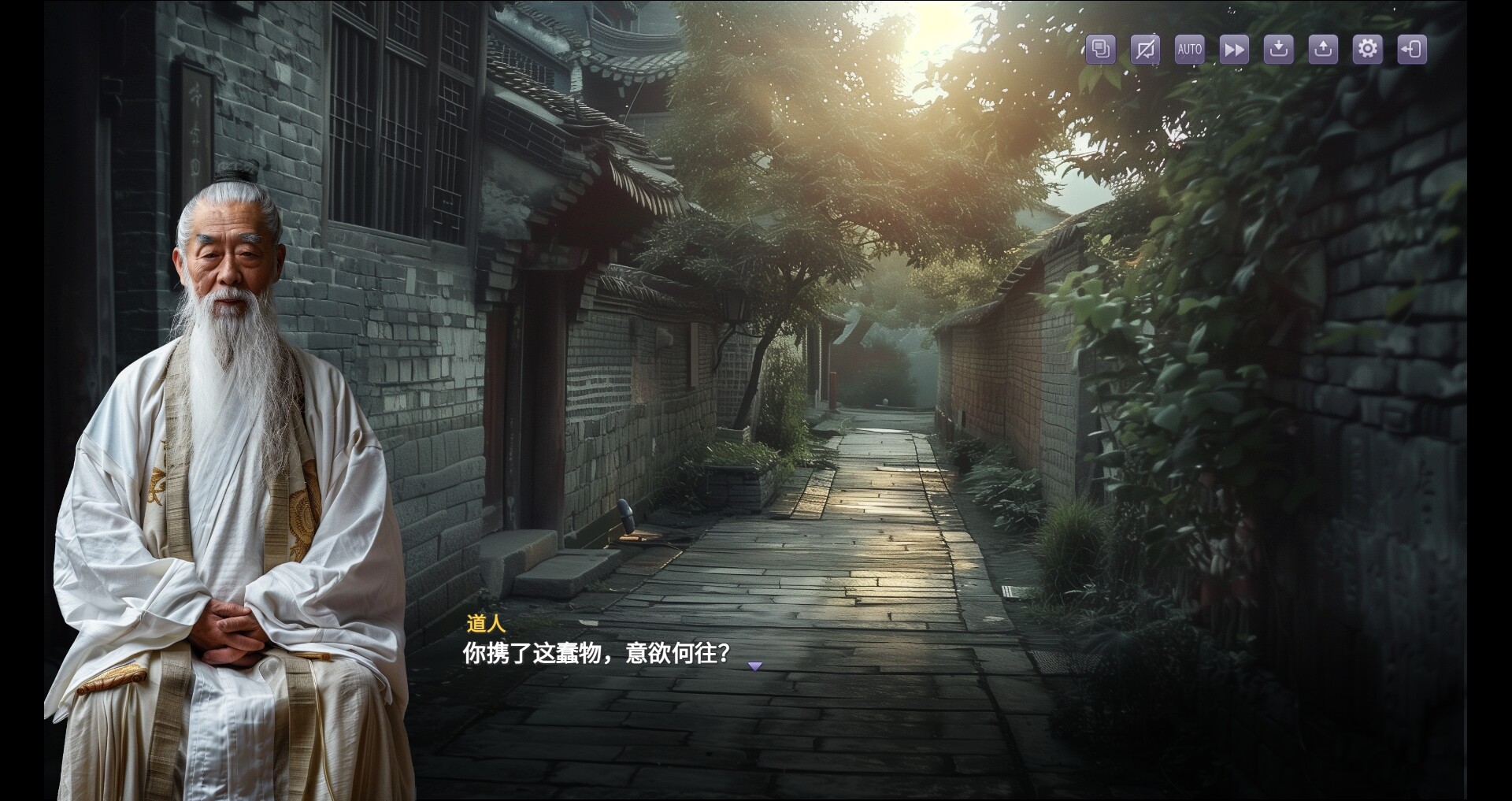Image resolution: width=1512 pixels, height=801 pixels.
Task: Click the fast-forward skip icon
Action: pyautogui.click(x=1234, y=49)
